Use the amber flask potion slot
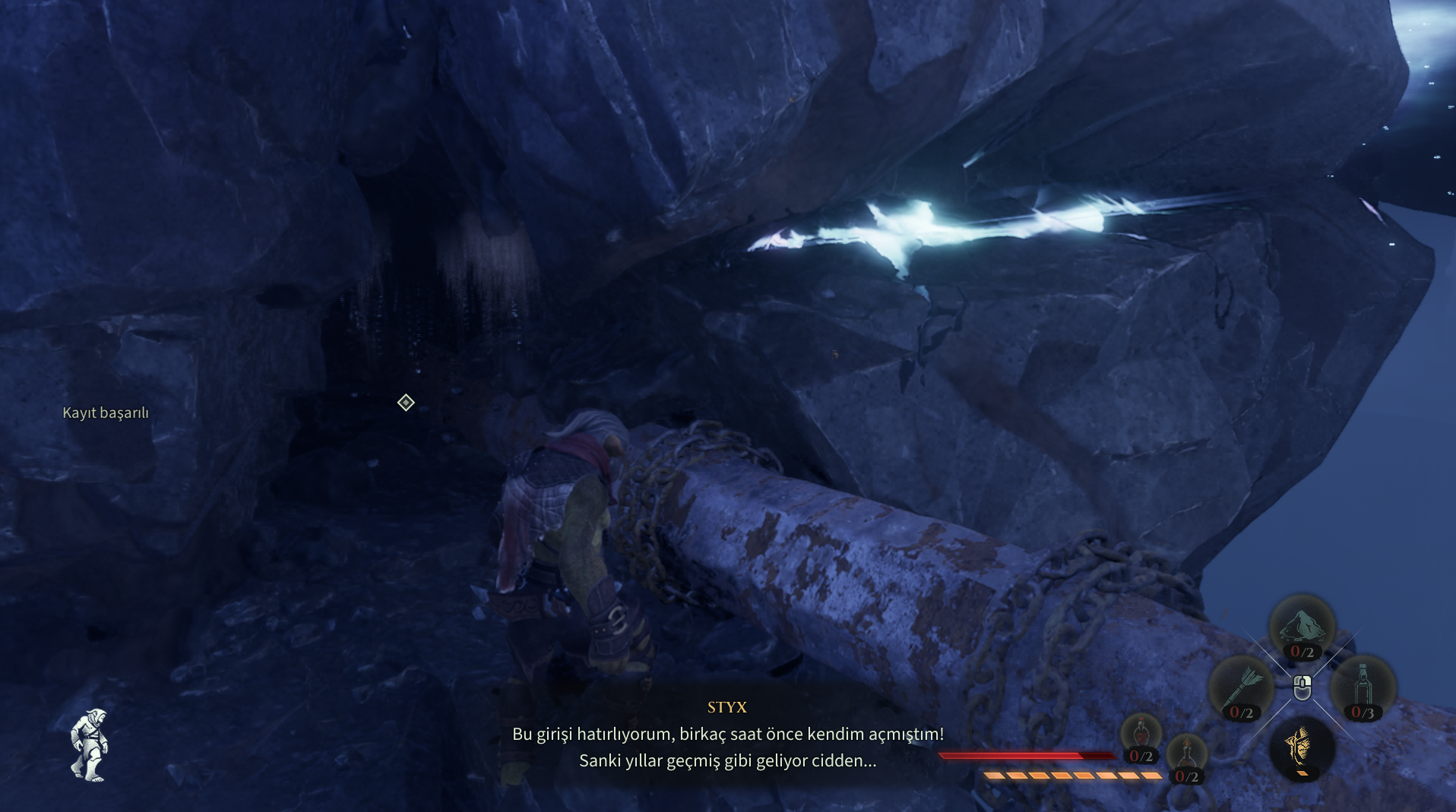Image resolution: width=1456 pixels, height=812 pixels. tap(1186, 757)
